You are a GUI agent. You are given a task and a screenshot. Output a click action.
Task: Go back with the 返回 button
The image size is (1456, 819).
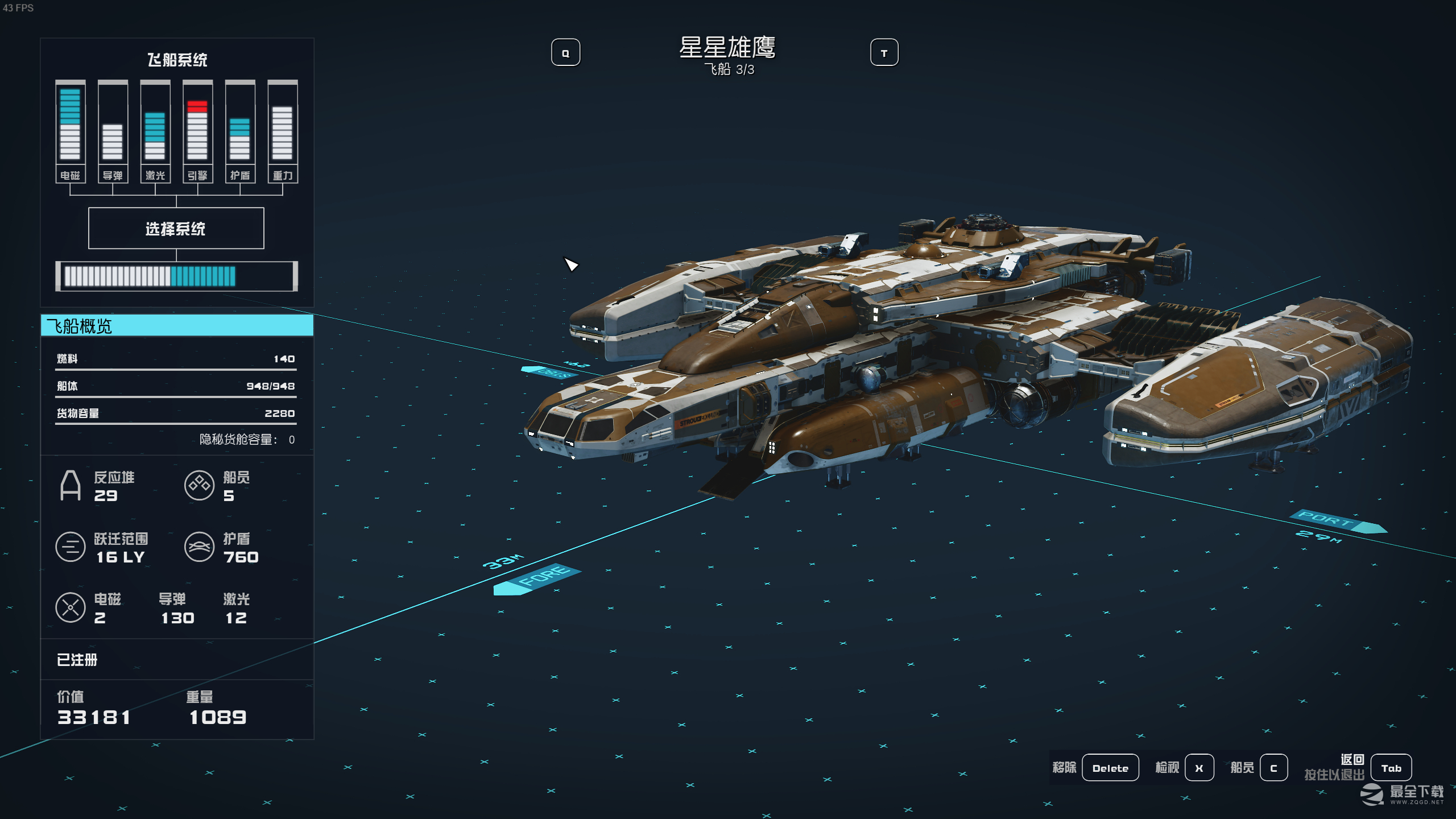point(1391,768)
